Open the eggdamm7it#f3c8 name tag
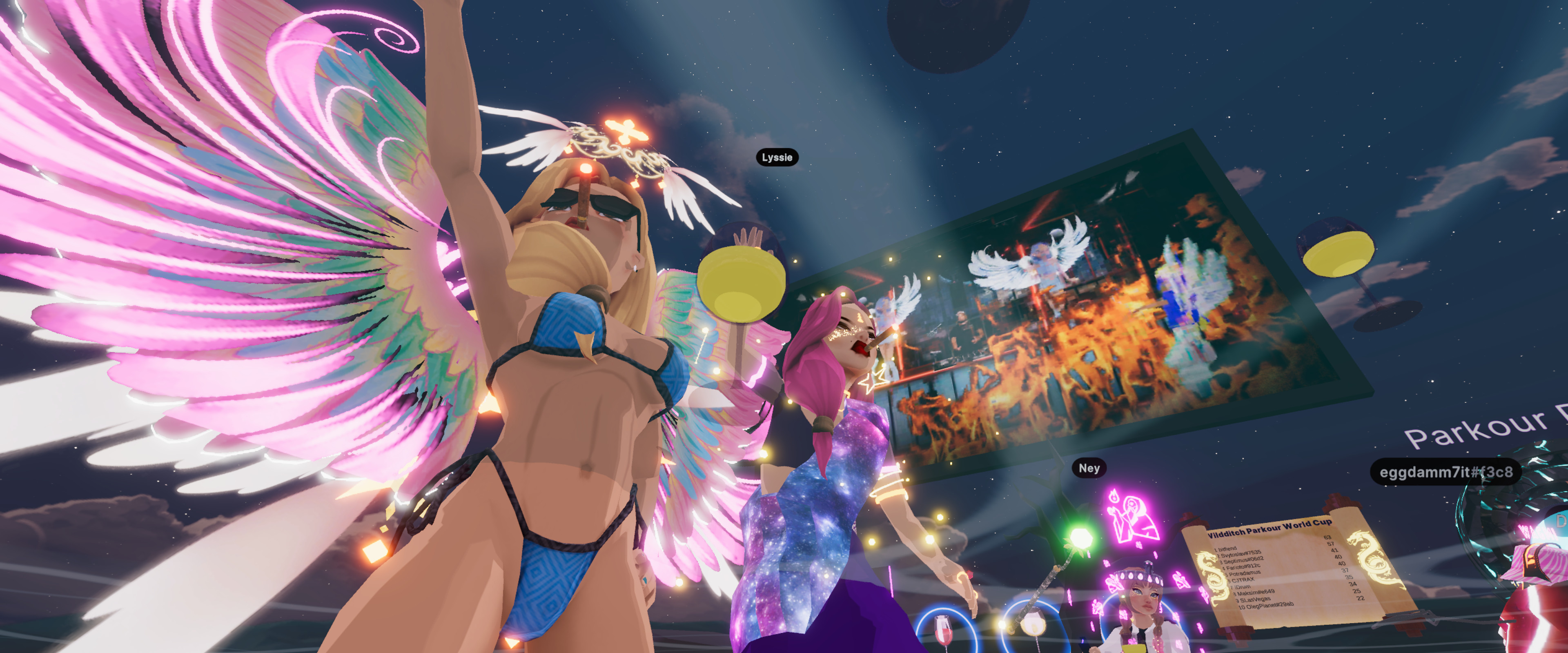The height and width of the screenshot is (653, 1568). [1445, 472]
